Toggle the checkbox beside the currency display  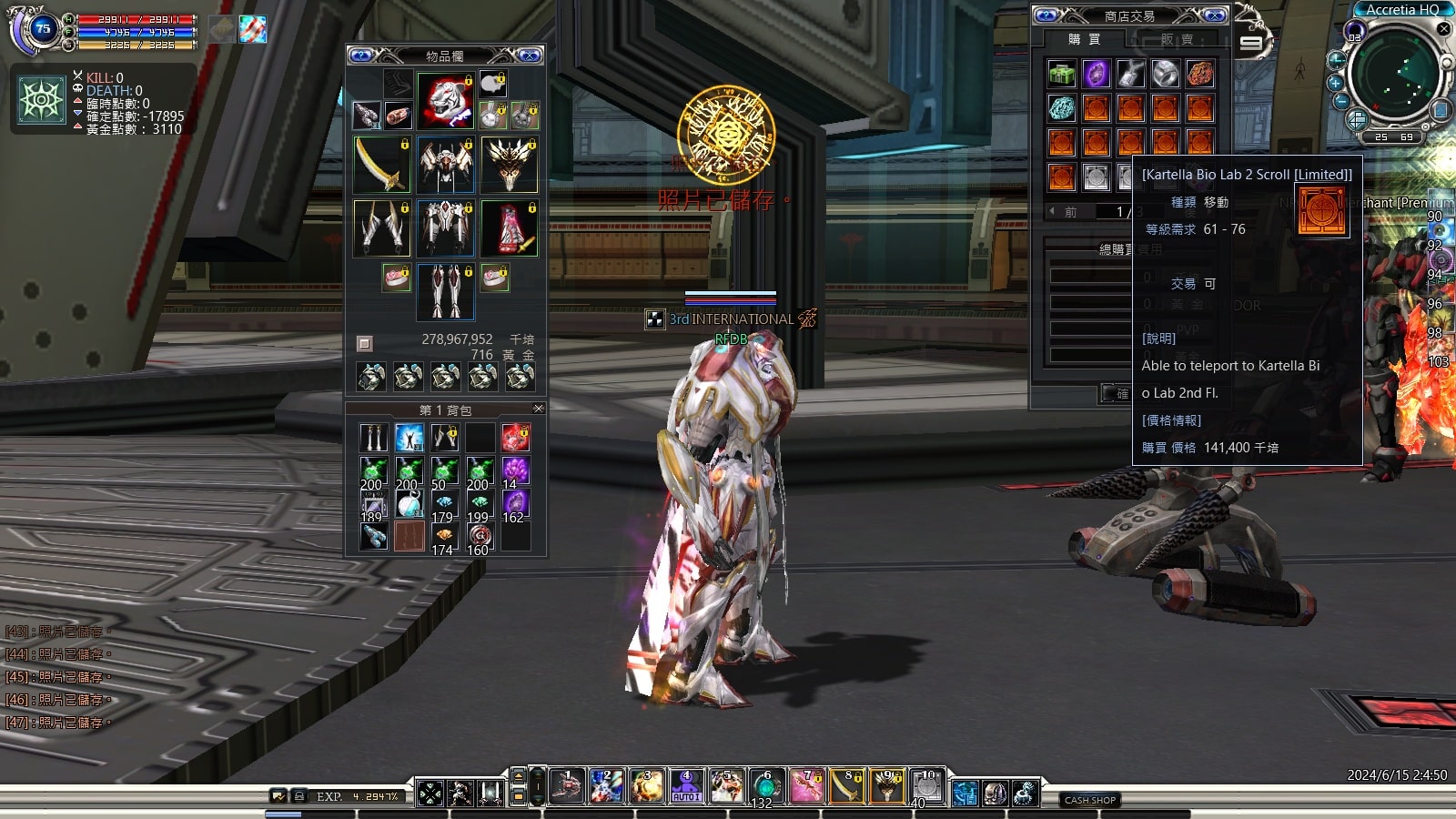[364, 343]
